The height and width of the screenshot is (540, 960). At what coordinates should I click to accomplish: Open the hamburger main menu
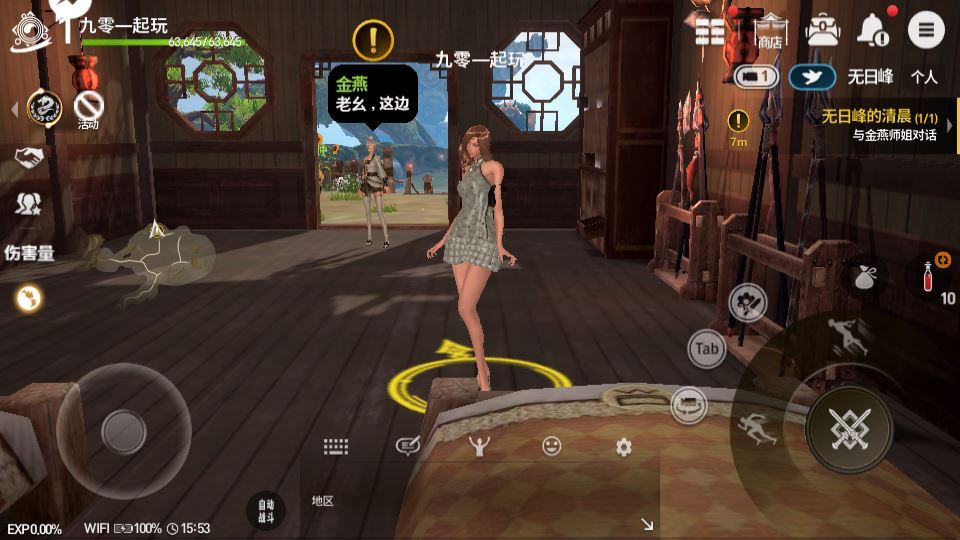(926, 30)
